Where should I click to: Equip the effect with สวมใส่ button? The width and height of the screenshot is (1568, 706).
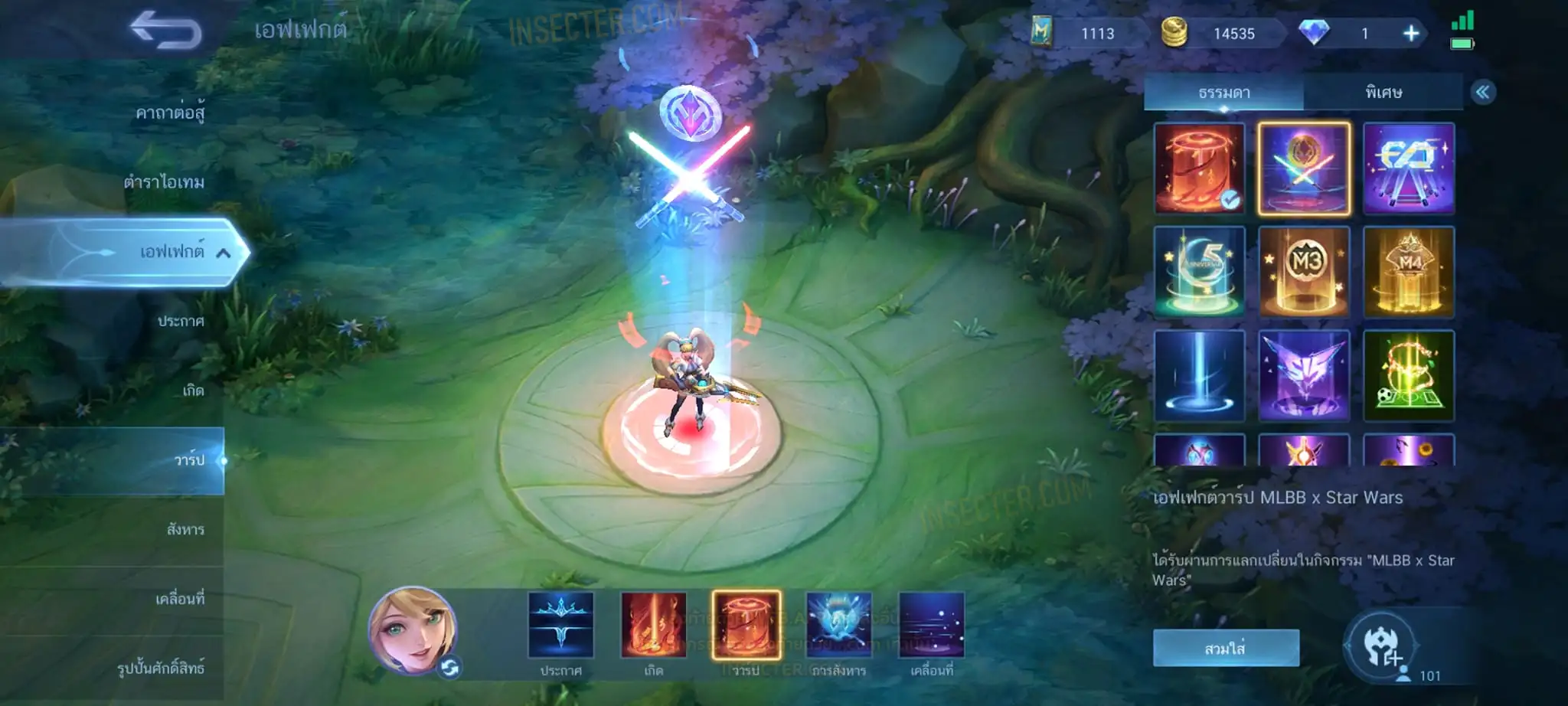[1225, 649]
